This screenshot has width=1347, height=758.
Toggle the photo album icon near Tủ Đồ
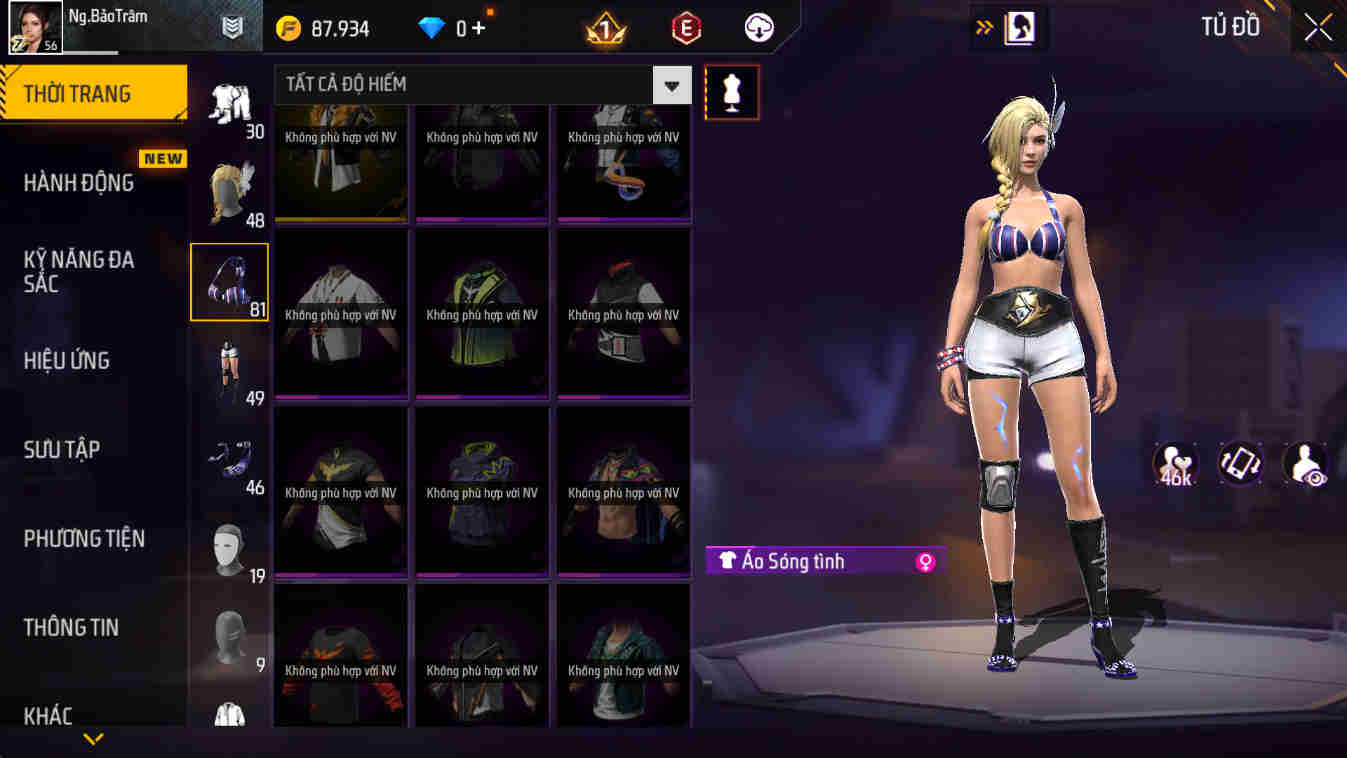pos(1019,27)
